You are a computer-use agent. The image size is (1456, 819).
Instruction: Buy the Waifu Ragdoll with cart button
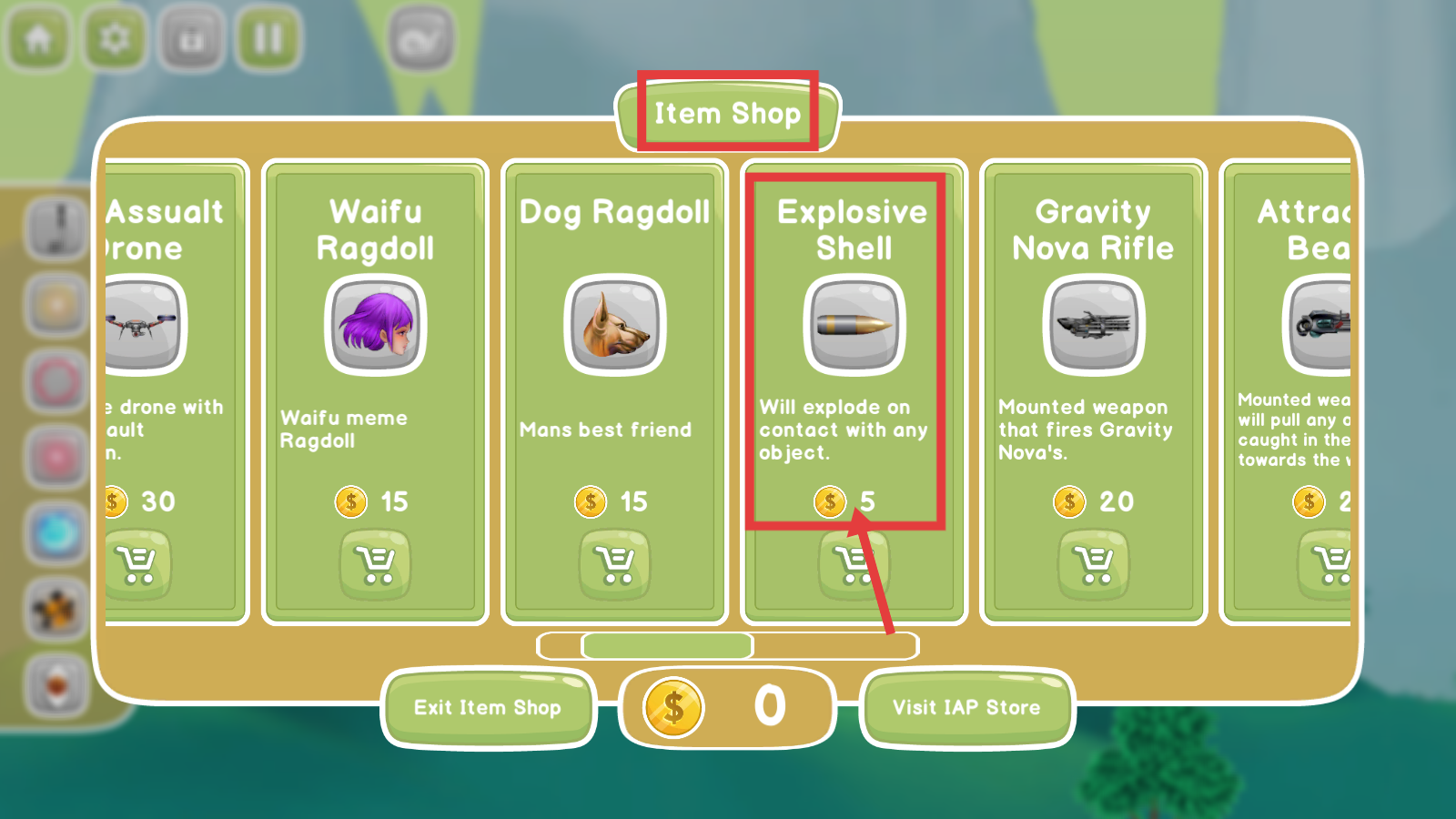pos(375,565)
